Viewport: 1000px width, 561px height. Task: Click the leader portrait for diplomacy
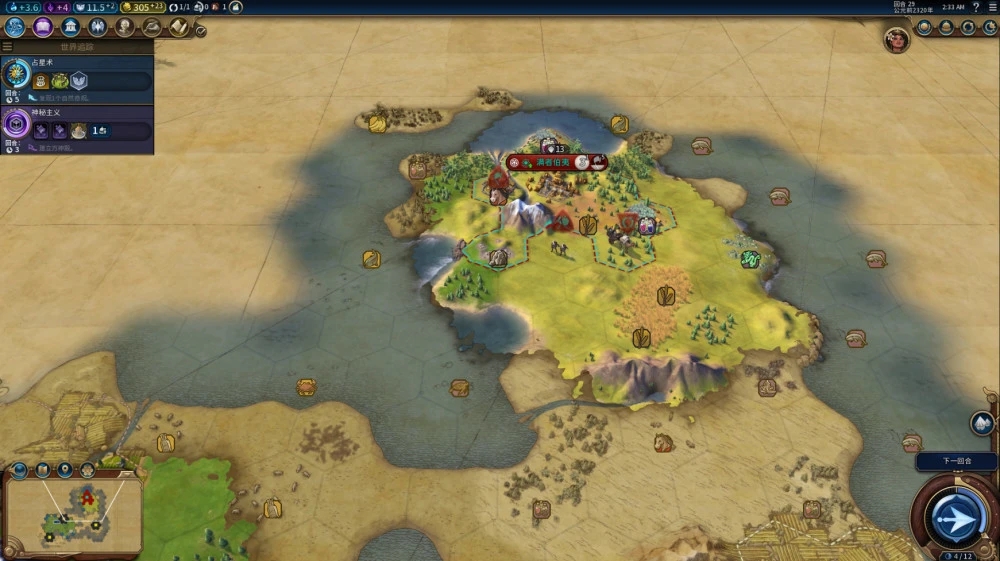[x=897, y=39]
